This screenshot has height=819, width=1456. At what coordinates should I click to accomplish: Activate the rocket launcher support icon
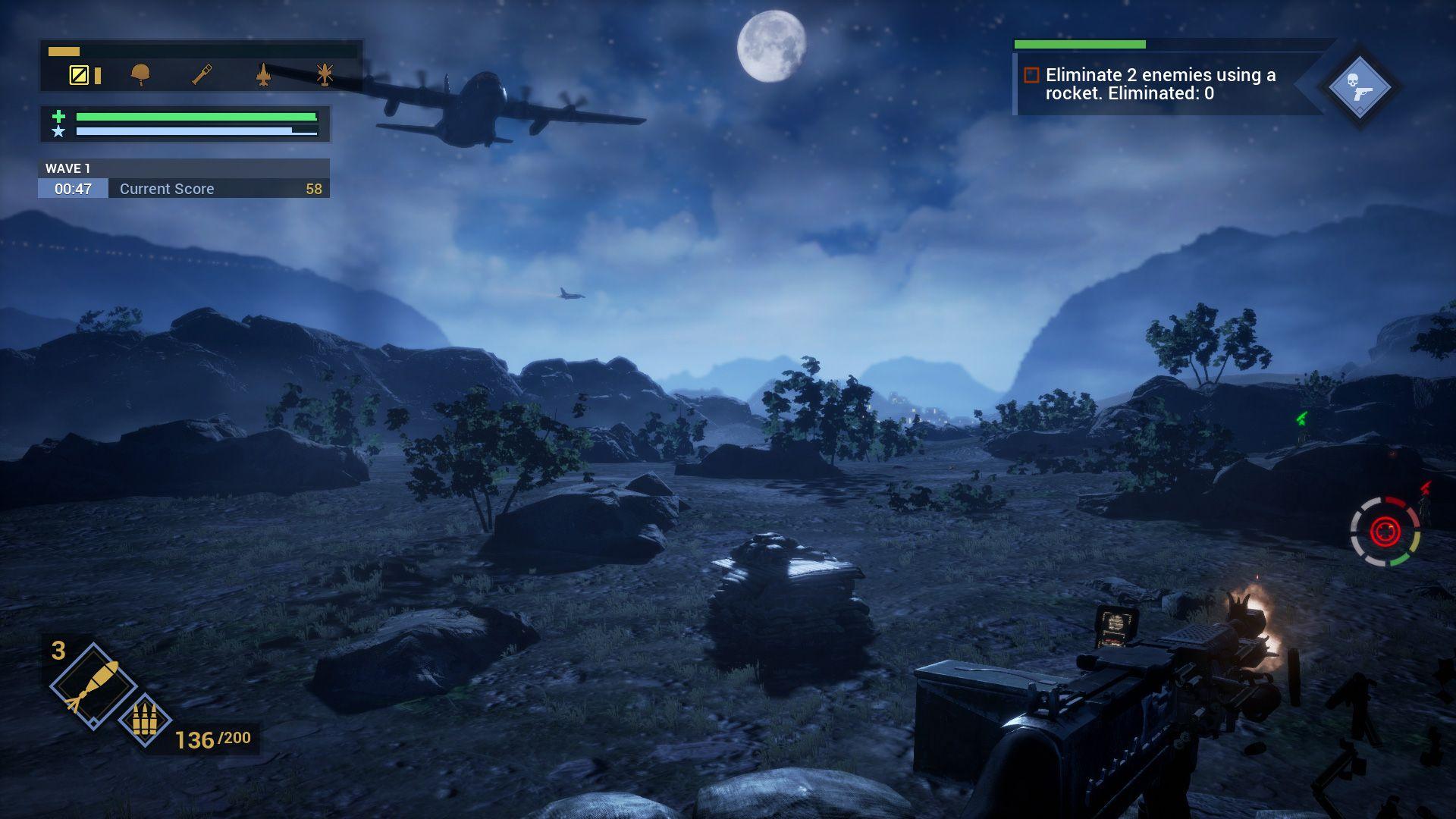[202, 74]
